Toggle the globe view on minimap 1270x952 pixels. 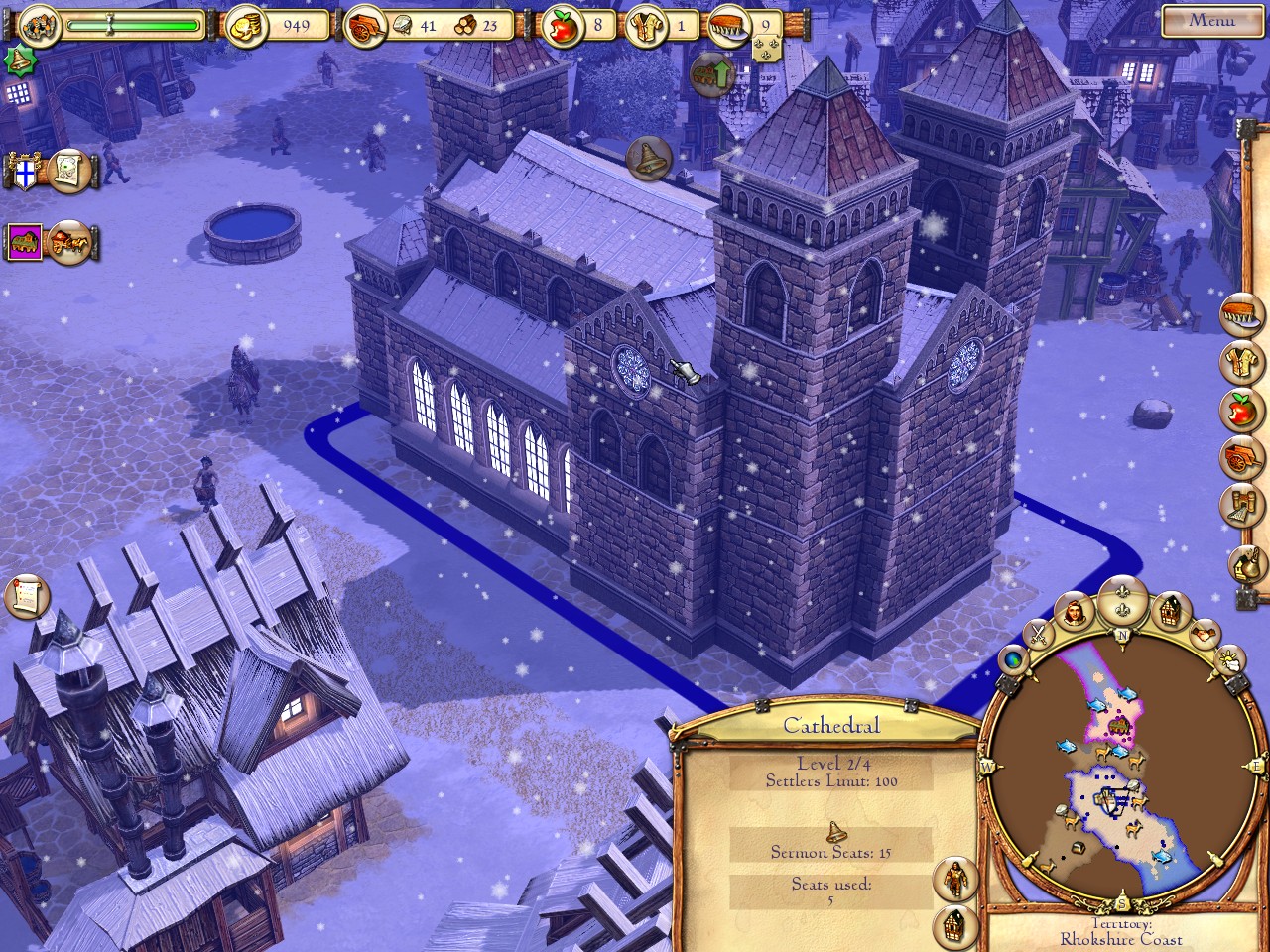point(1014,660)
